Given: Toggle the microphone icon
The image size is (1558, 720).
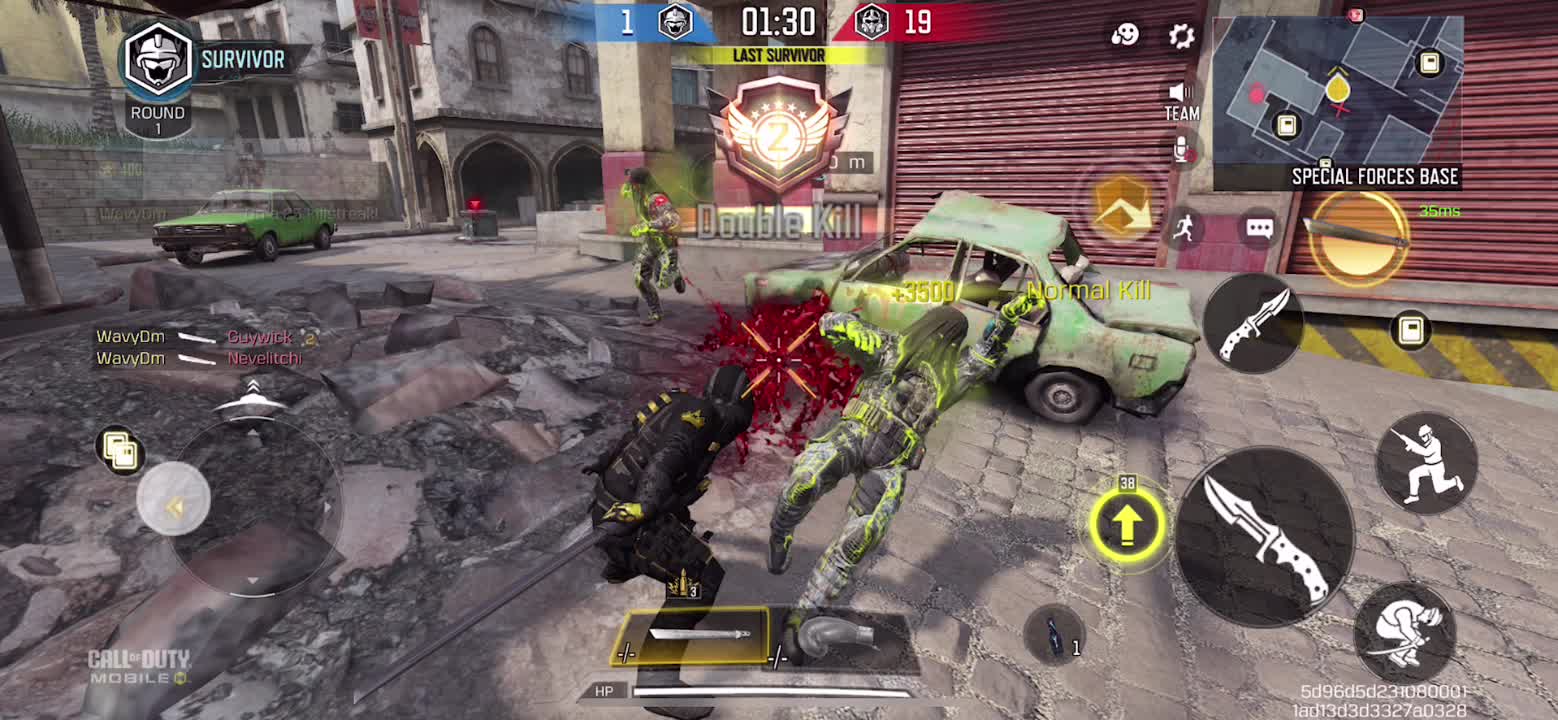Looking at the screenshot, I should (x=1182, y=150).
